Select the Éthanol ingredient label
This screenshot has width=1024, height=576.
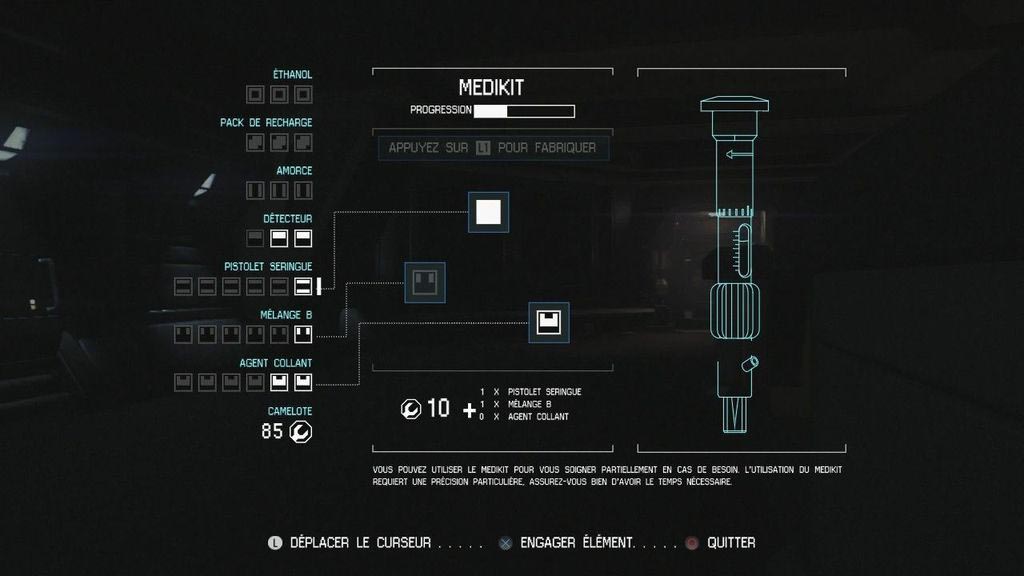(x=292, y=75)
